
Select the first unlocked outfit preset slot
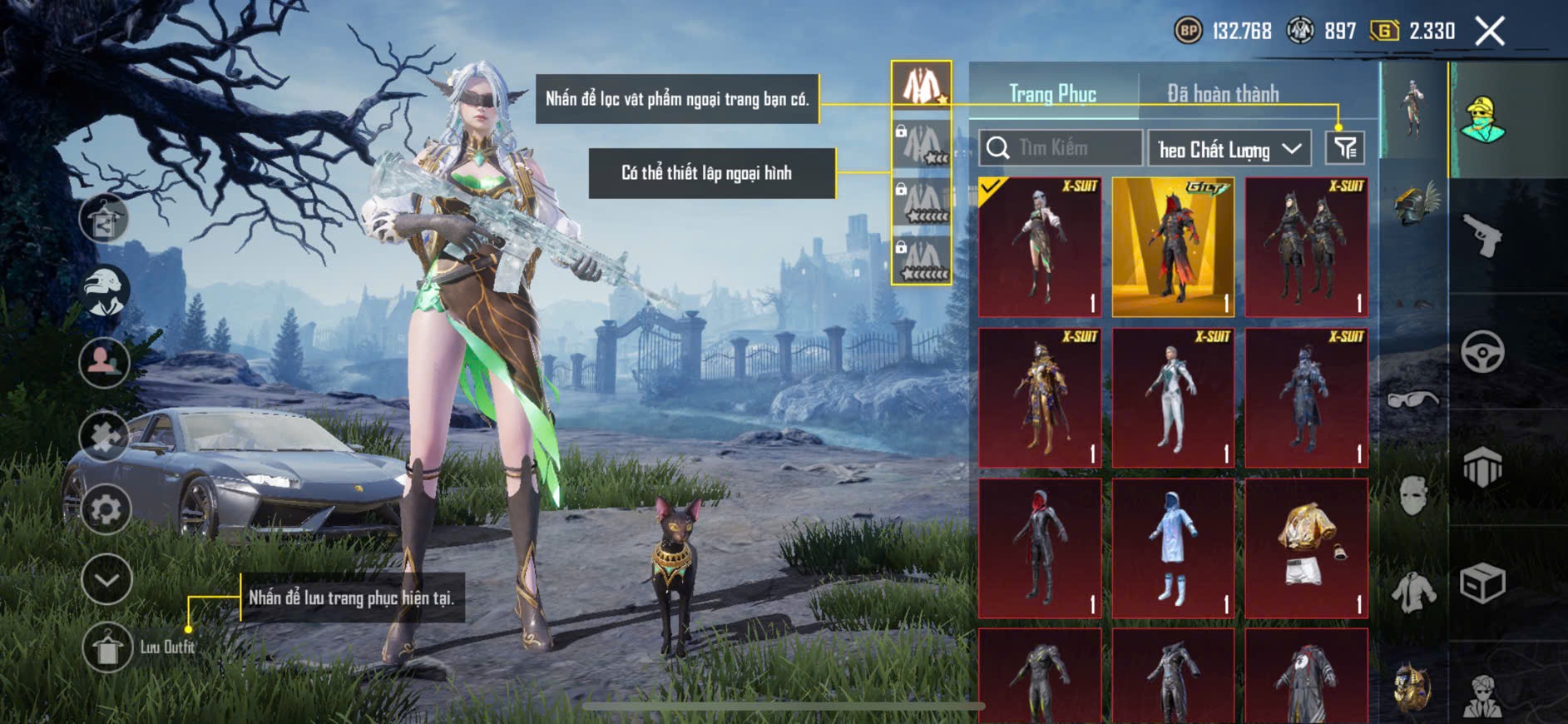click(922, 85)
